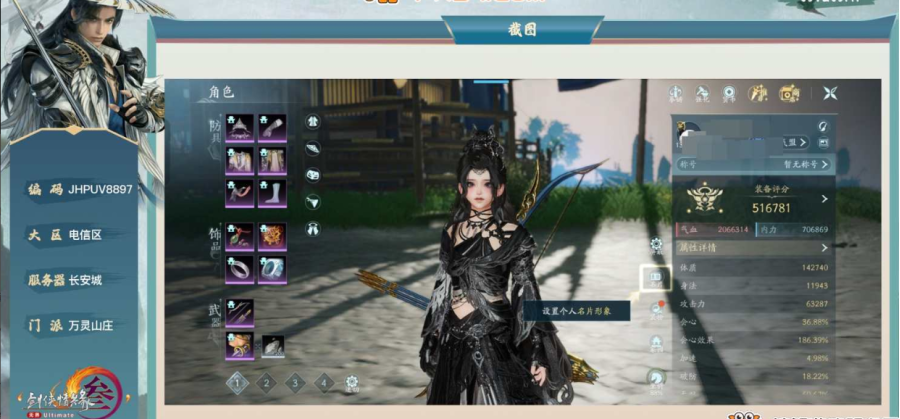Open the camera screenshot function
This screenshot has width=900, height=419.
click(x=789, y=93)
